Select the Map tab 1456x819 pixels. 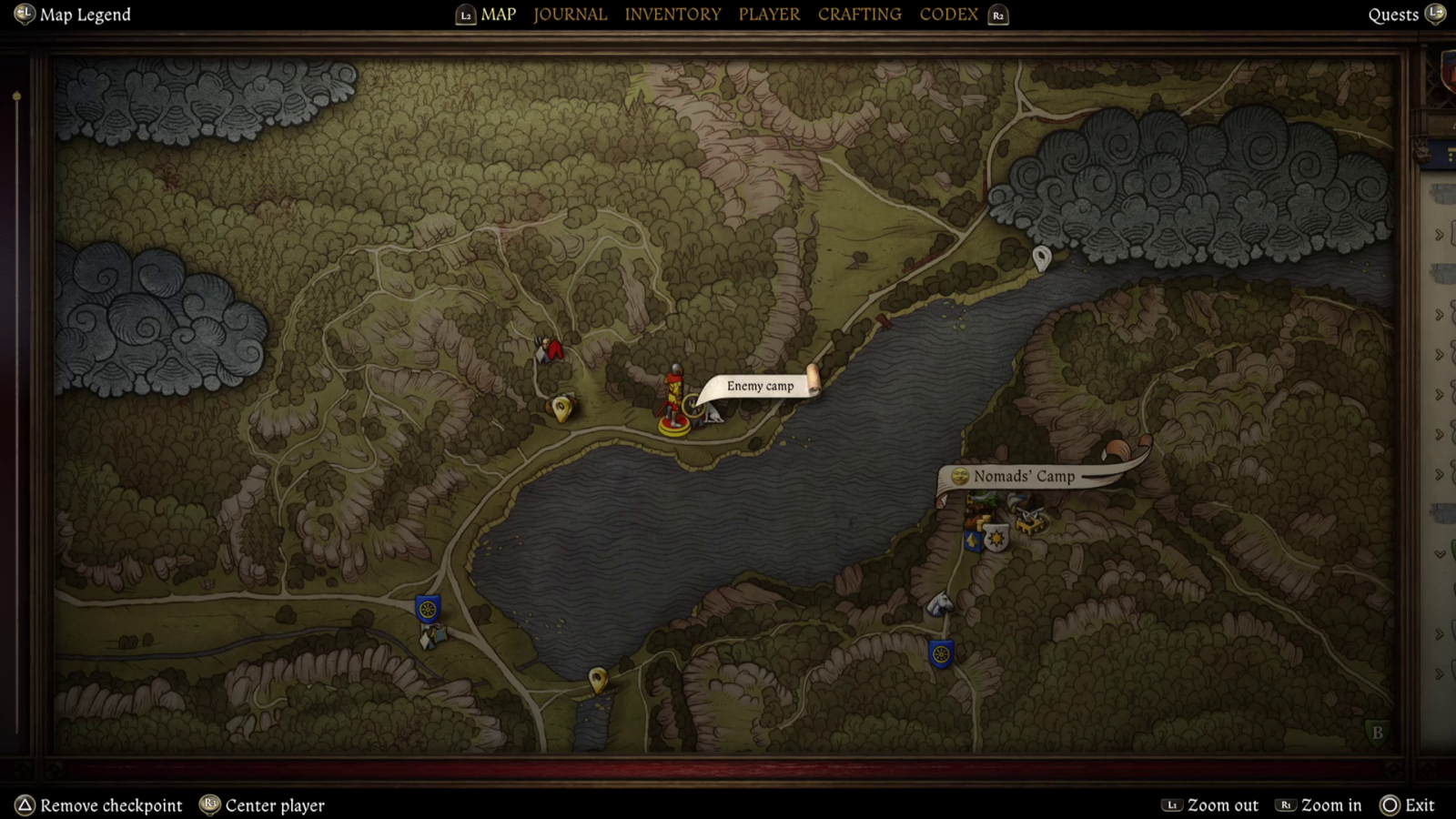click(x=498, y=15)
